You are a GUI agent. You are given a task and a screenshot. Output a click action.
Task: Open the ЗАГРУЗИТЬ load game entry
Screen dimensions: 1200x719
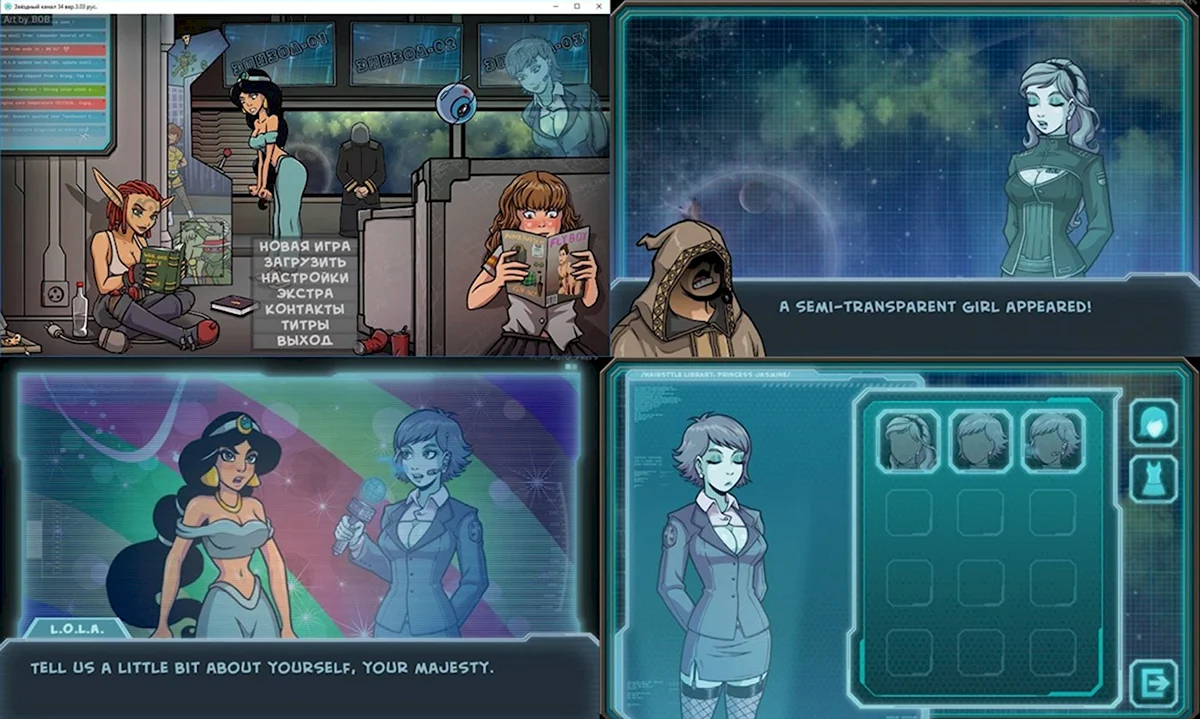(x=303, y=262)
